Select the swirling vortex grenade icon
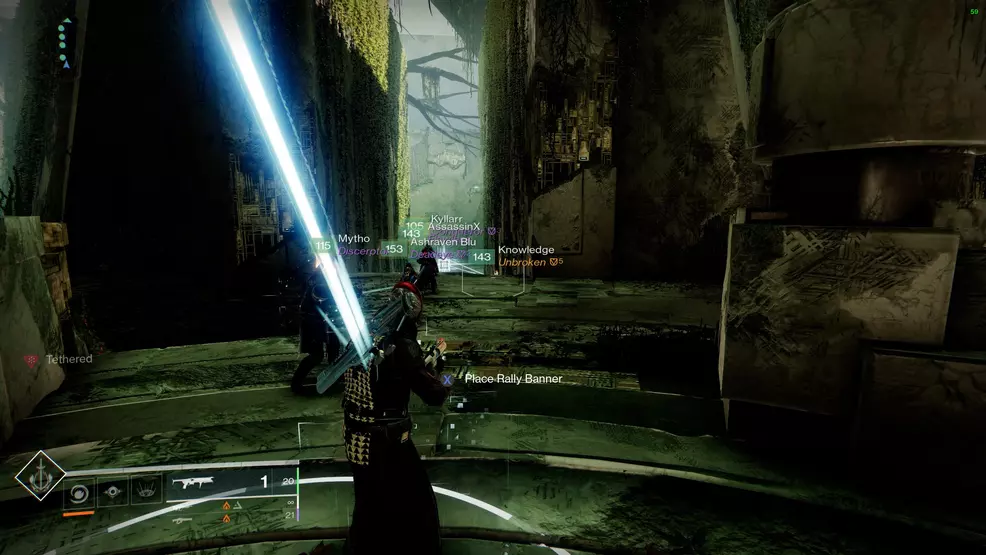 point(79,492)
